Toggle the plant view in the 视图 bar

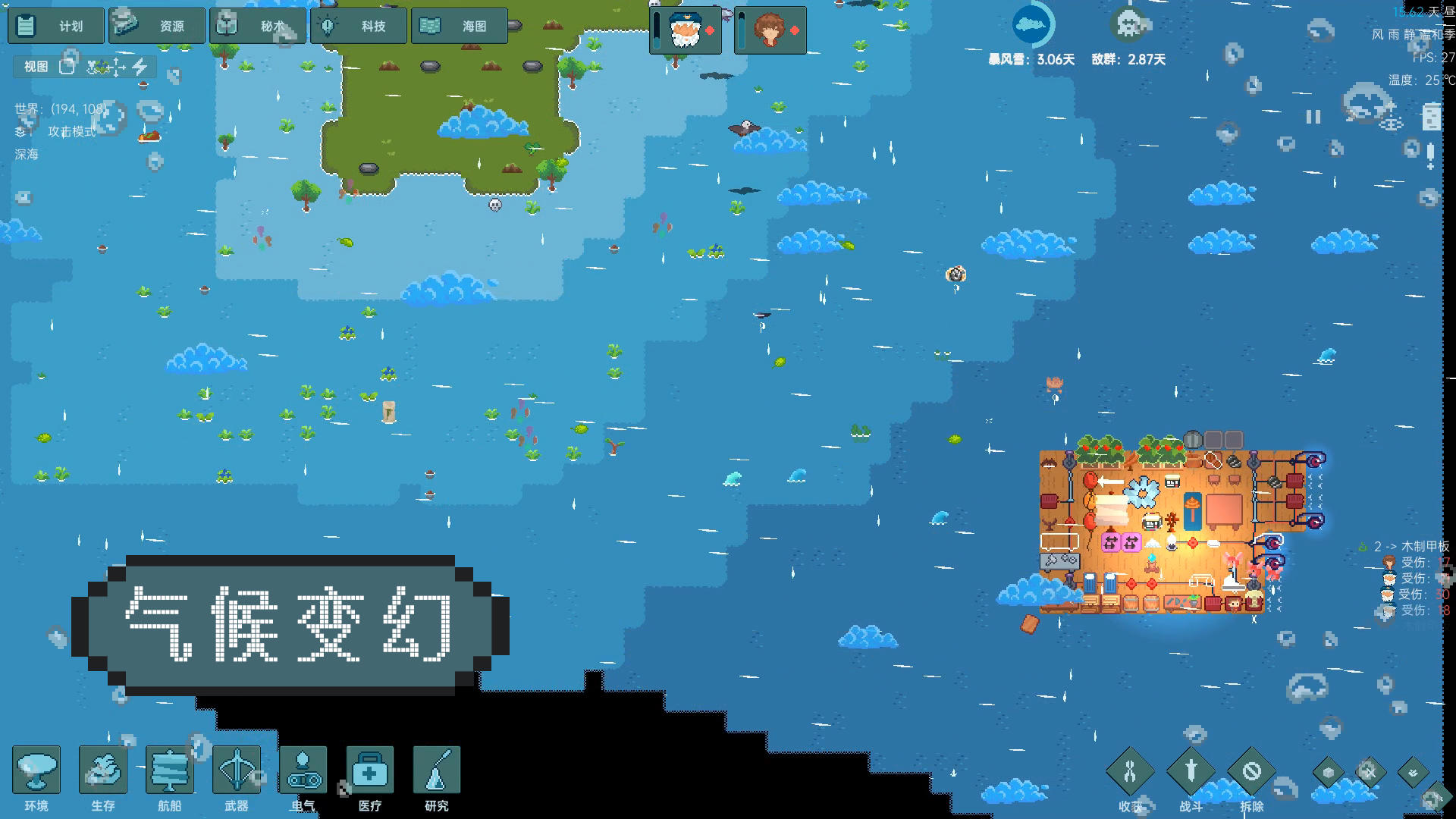[x=98, y=67]
